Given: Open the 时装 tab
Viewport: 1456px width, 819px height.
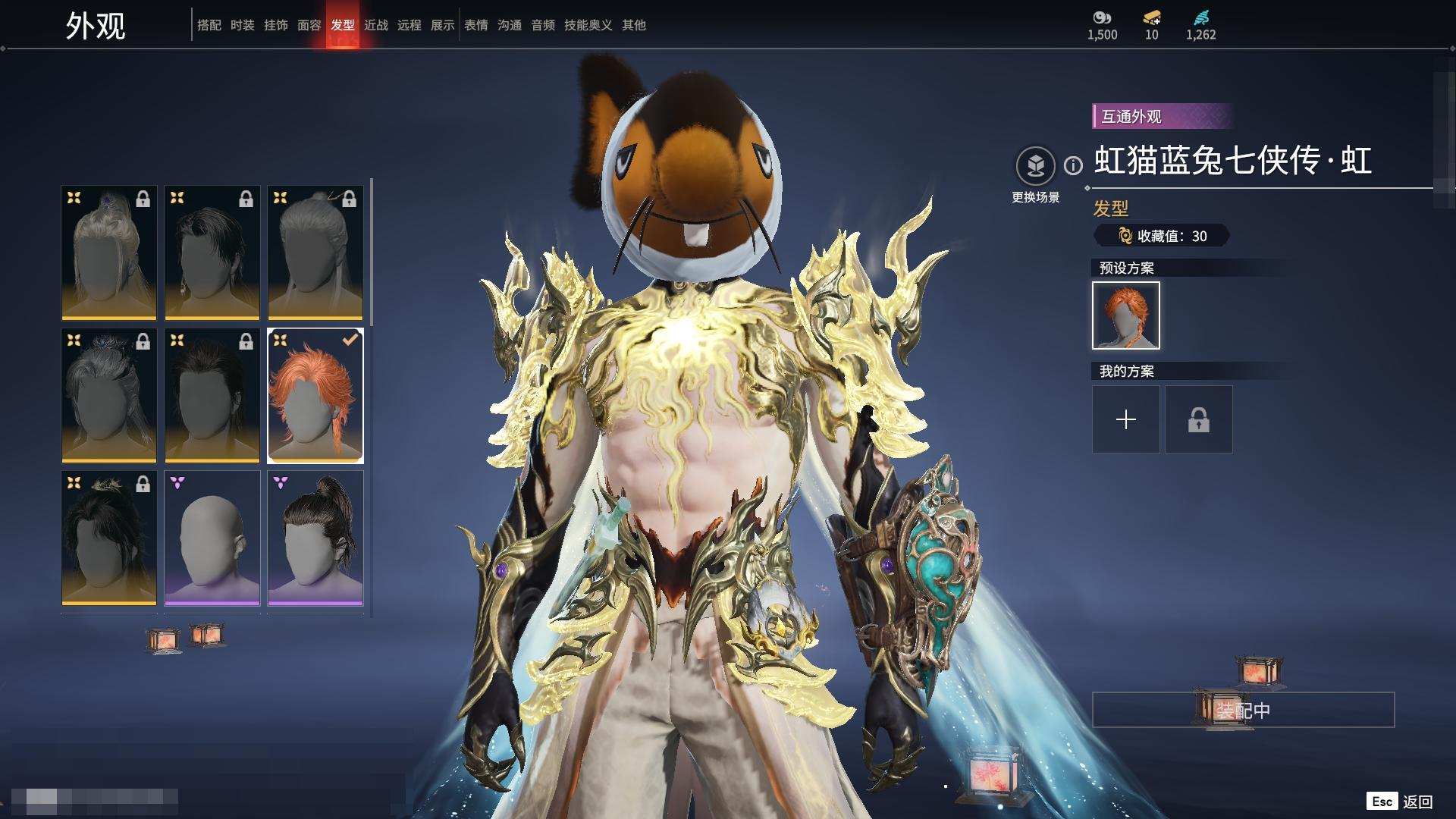Looking at the screenshot, I should pyautogui.click(x=242, y=25).
